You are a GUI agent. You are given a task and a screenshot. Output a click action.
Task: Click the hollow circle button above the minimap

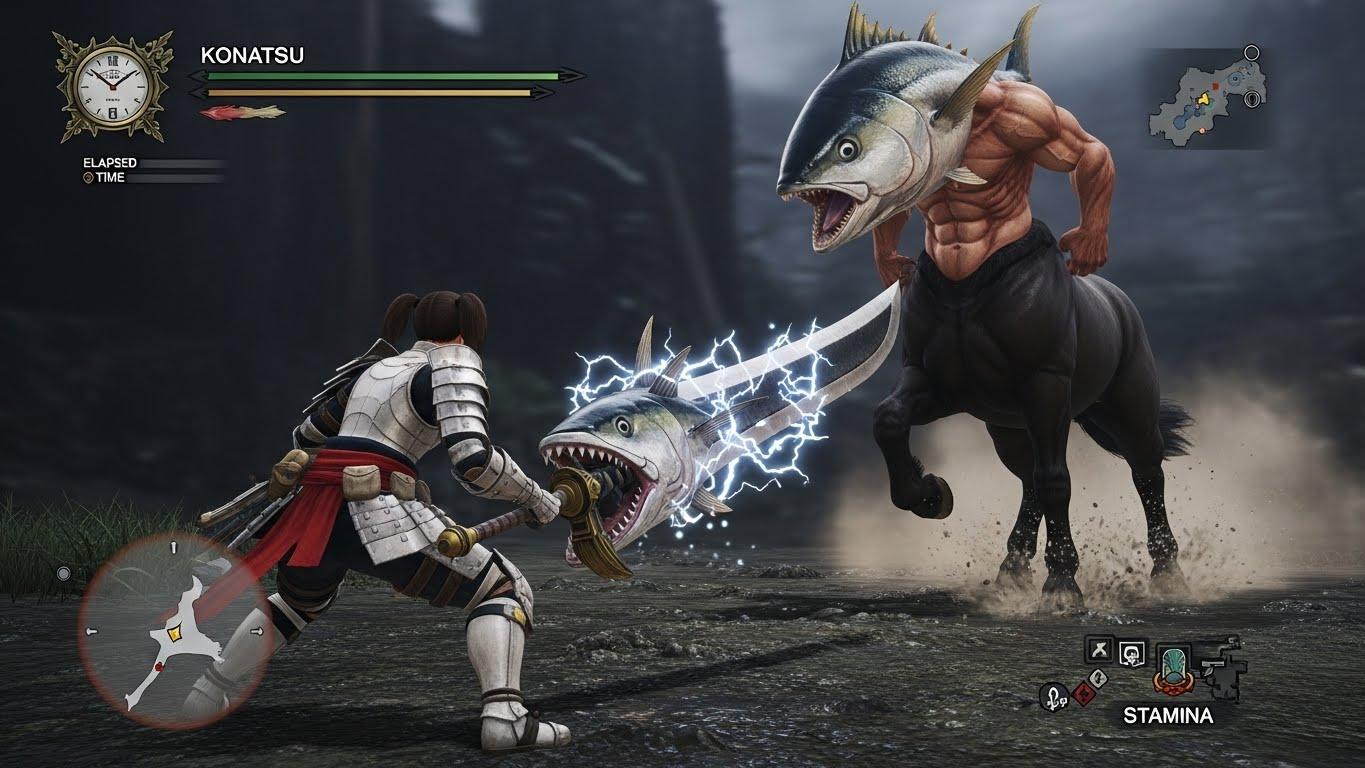[1251, 52]
